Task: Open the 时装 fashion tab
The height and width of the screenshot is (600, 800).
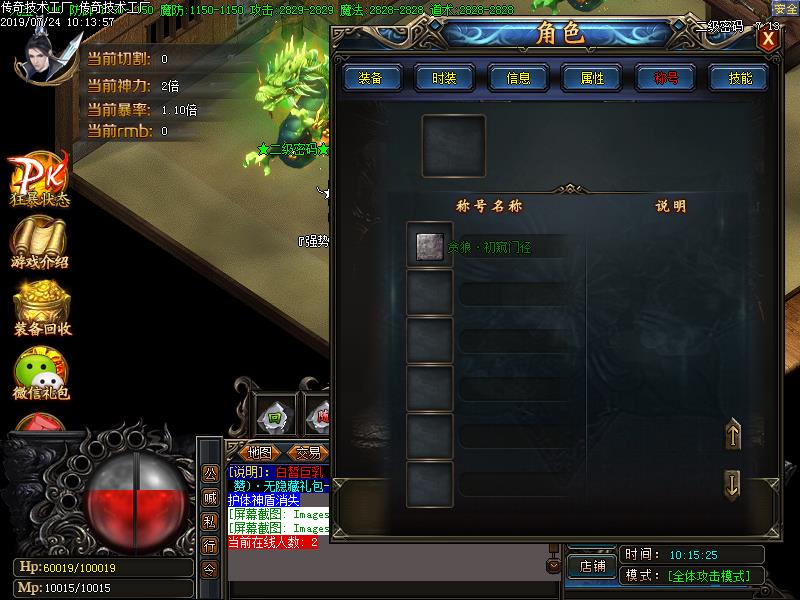Action: [x=445, y=78]
